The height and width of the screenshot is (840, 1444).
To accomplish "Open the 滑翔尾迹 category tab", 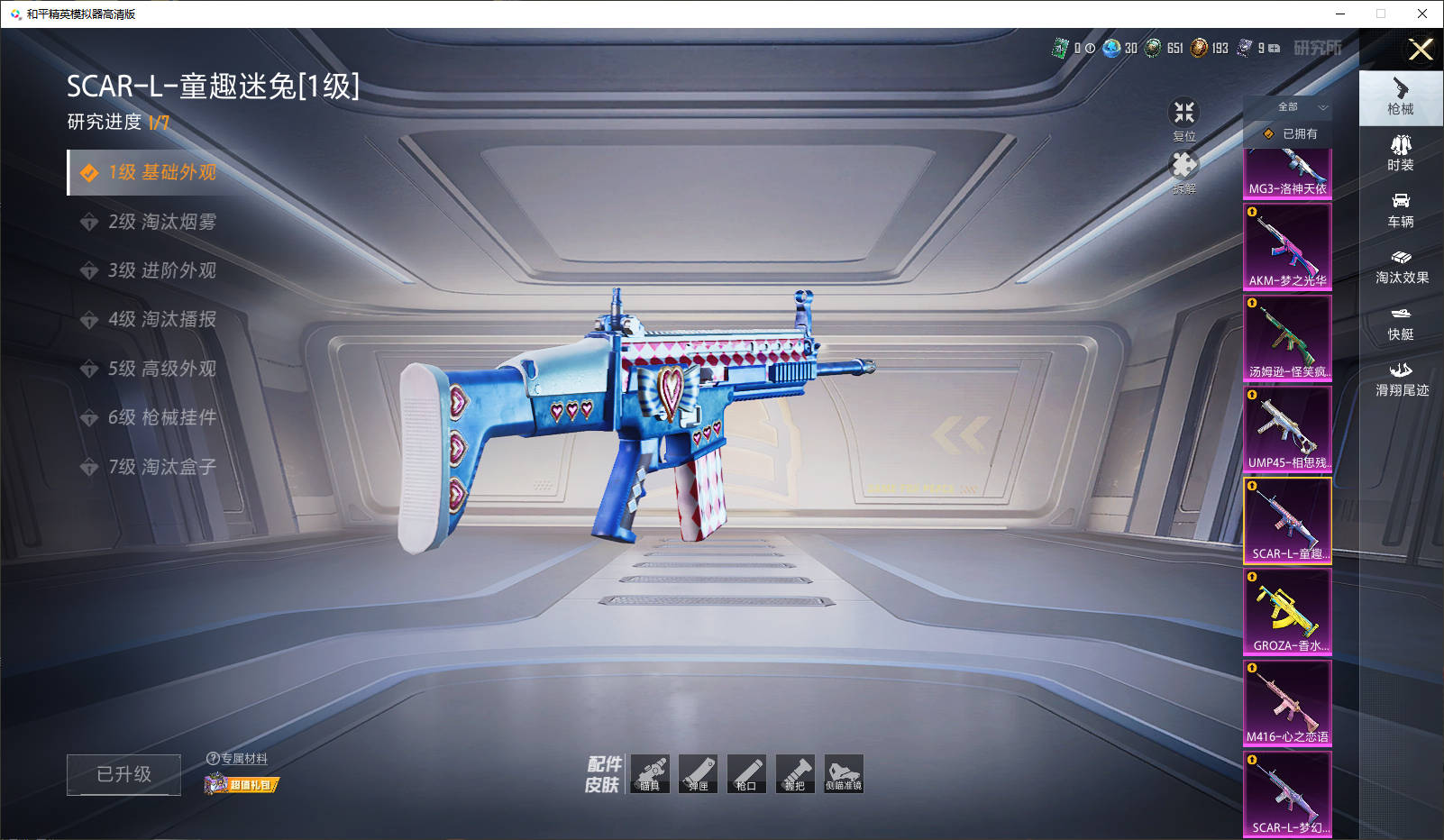I will point(1401,379).
